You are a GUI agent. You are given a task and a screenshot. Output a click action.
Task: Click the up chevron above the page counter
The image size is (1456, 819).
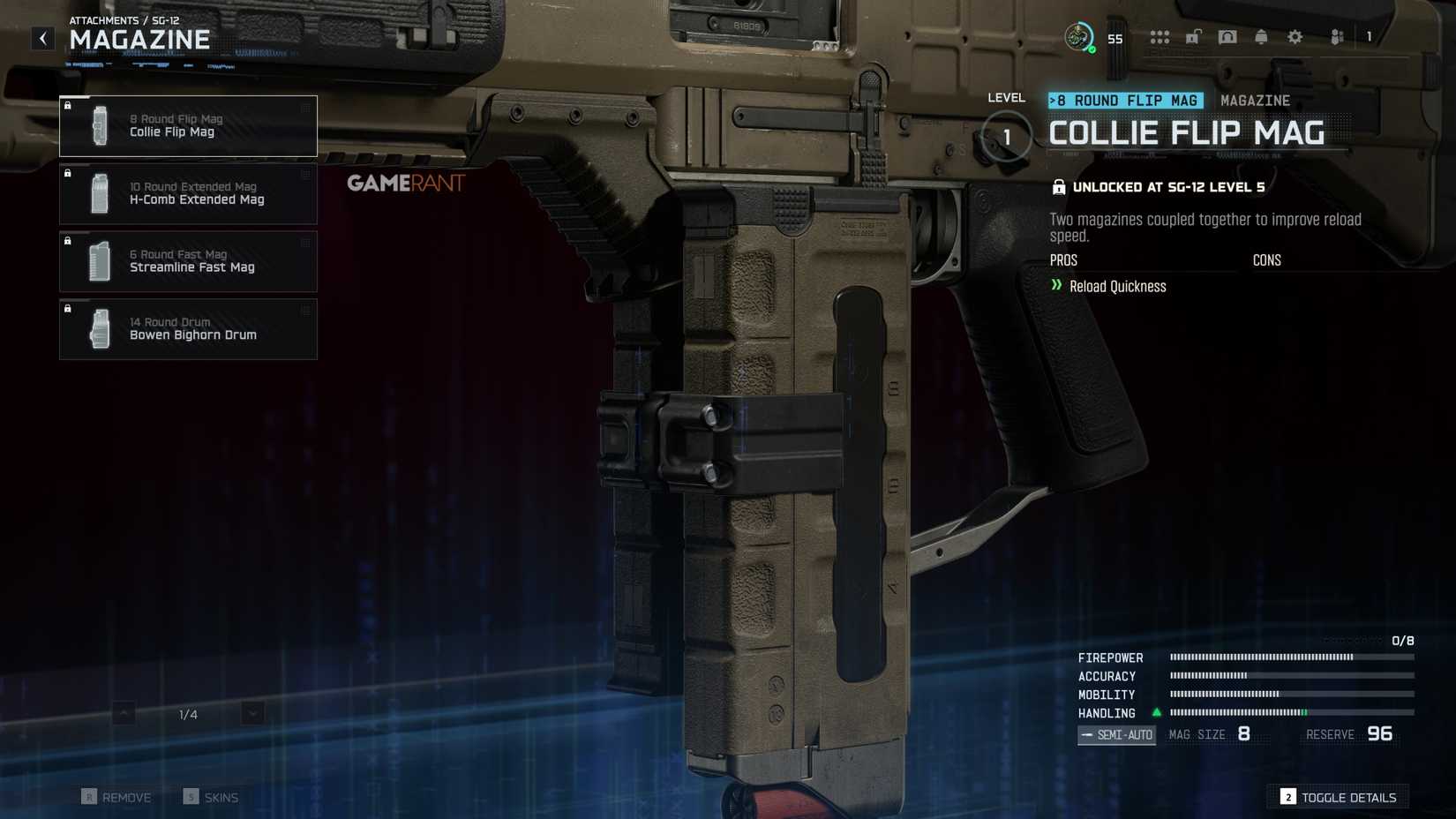click(x=122, y=712)
